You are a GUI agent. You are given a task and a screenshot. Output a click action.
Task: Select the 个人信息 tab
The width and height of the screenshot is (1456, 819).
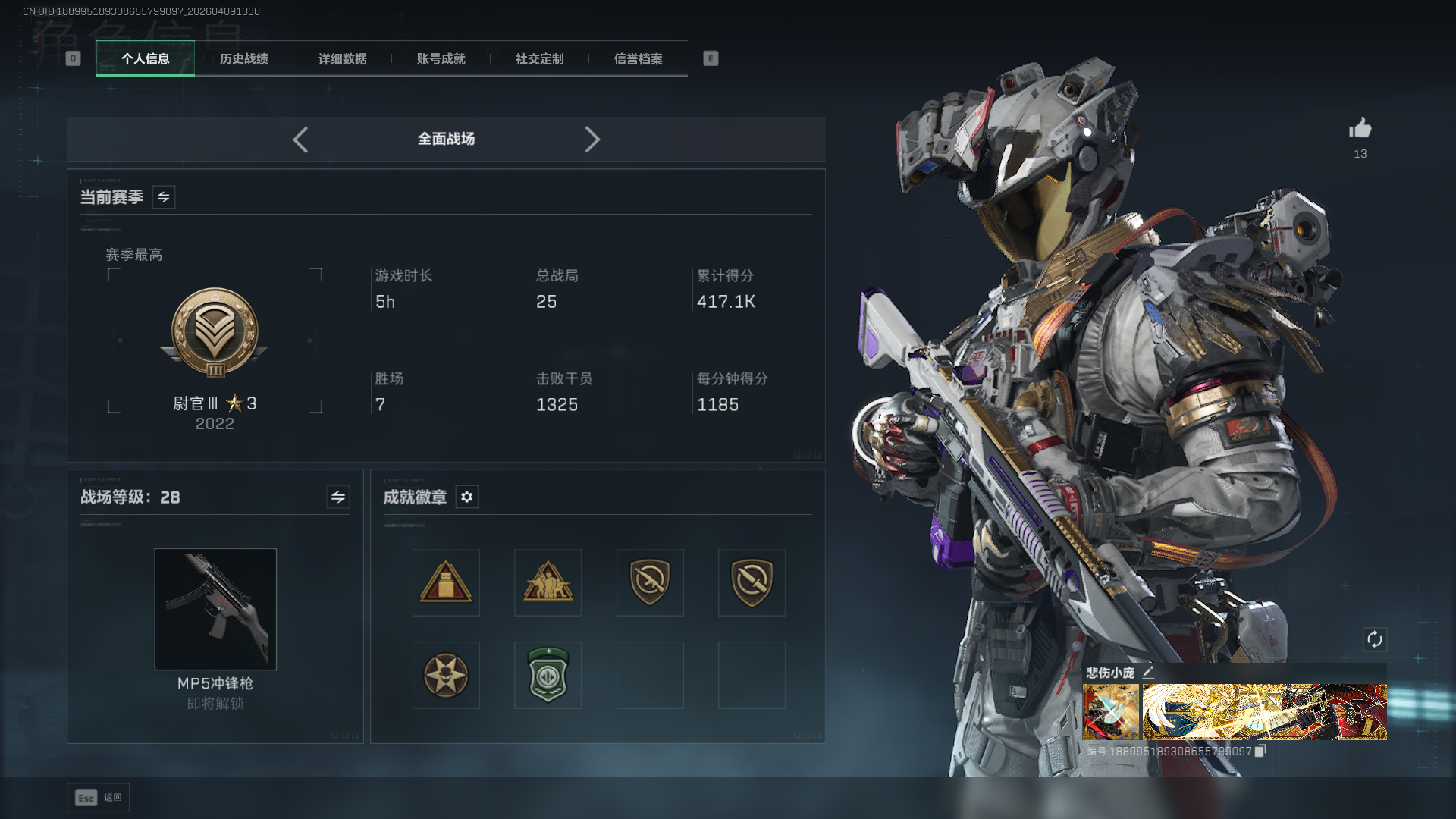[x=146, y=59]
